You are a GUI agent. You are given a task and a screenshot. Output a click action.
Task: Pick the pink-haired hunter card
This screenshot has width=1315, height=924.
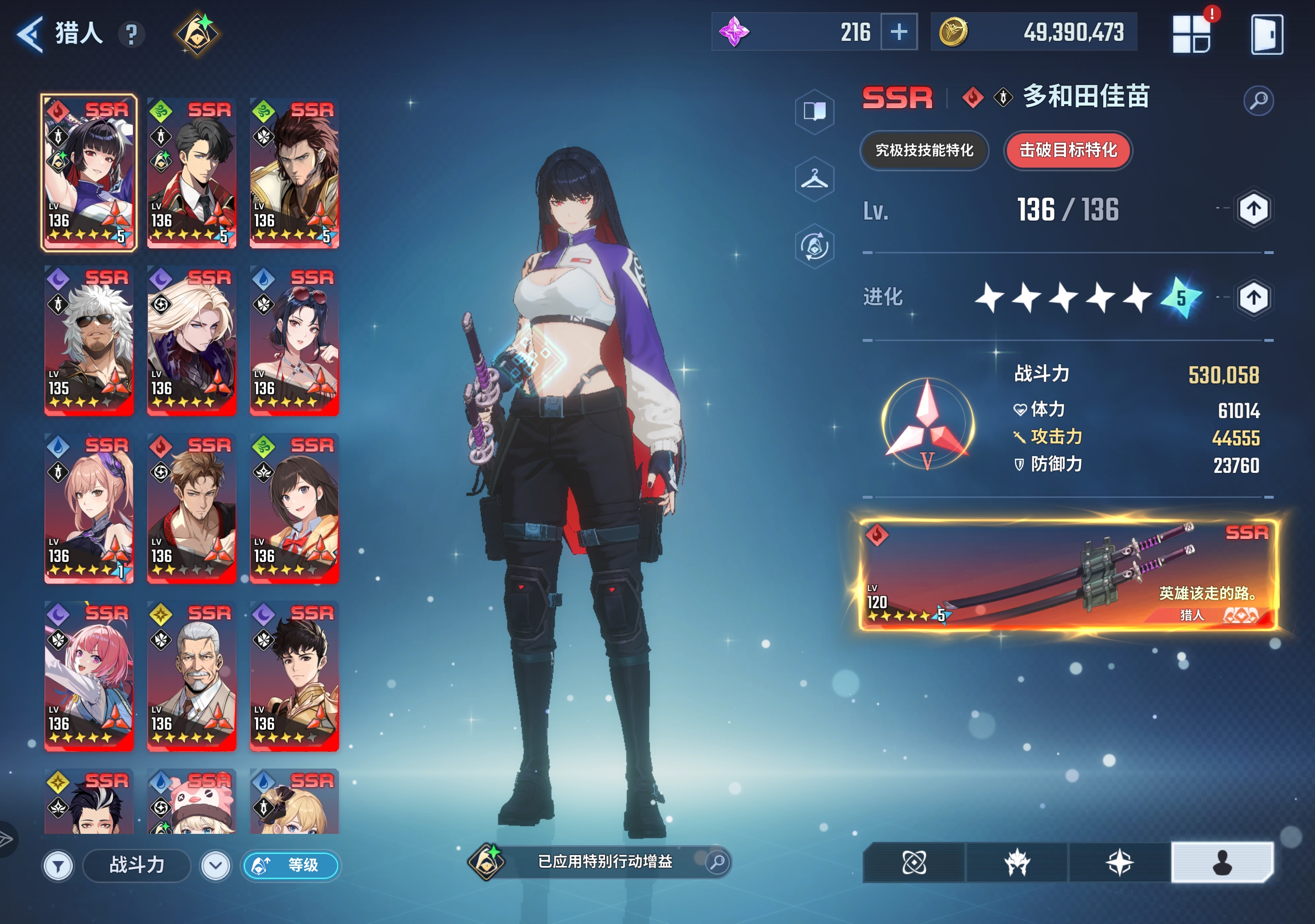(x=89, y=676)
